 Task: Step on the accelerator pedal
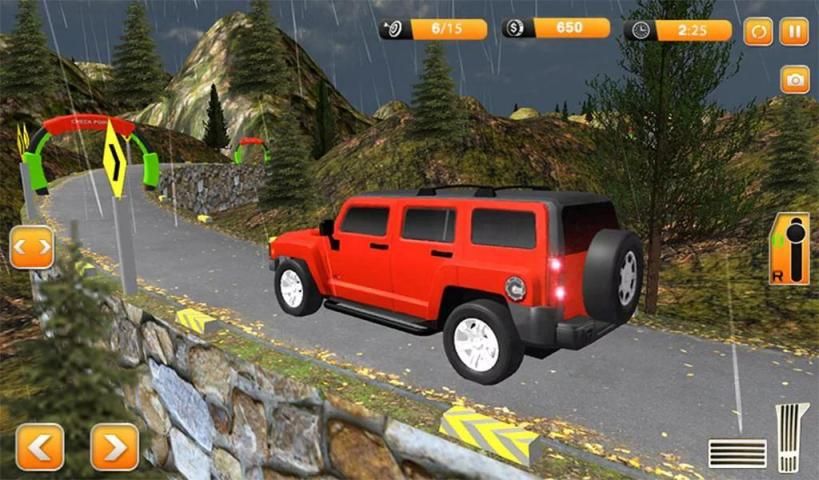(x=792, y=437)
